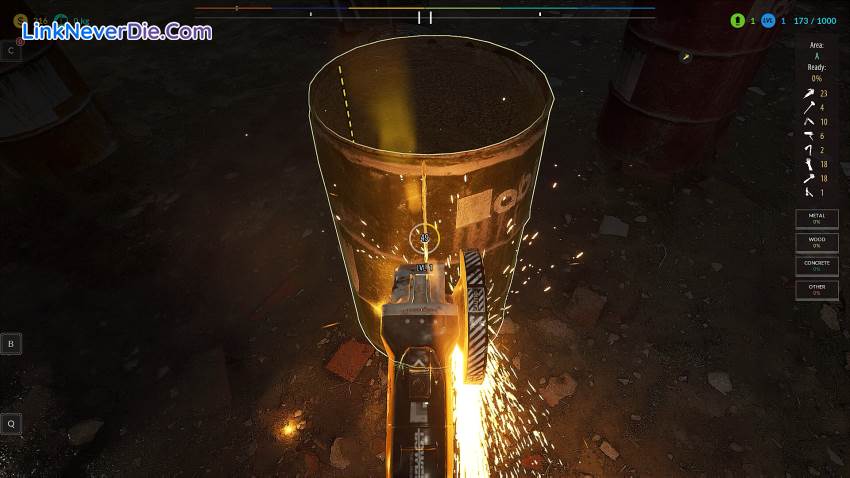This screenshot has width=850, height=478.
Task: Select the OTHER material box
Action: click(x=816, y=290)
